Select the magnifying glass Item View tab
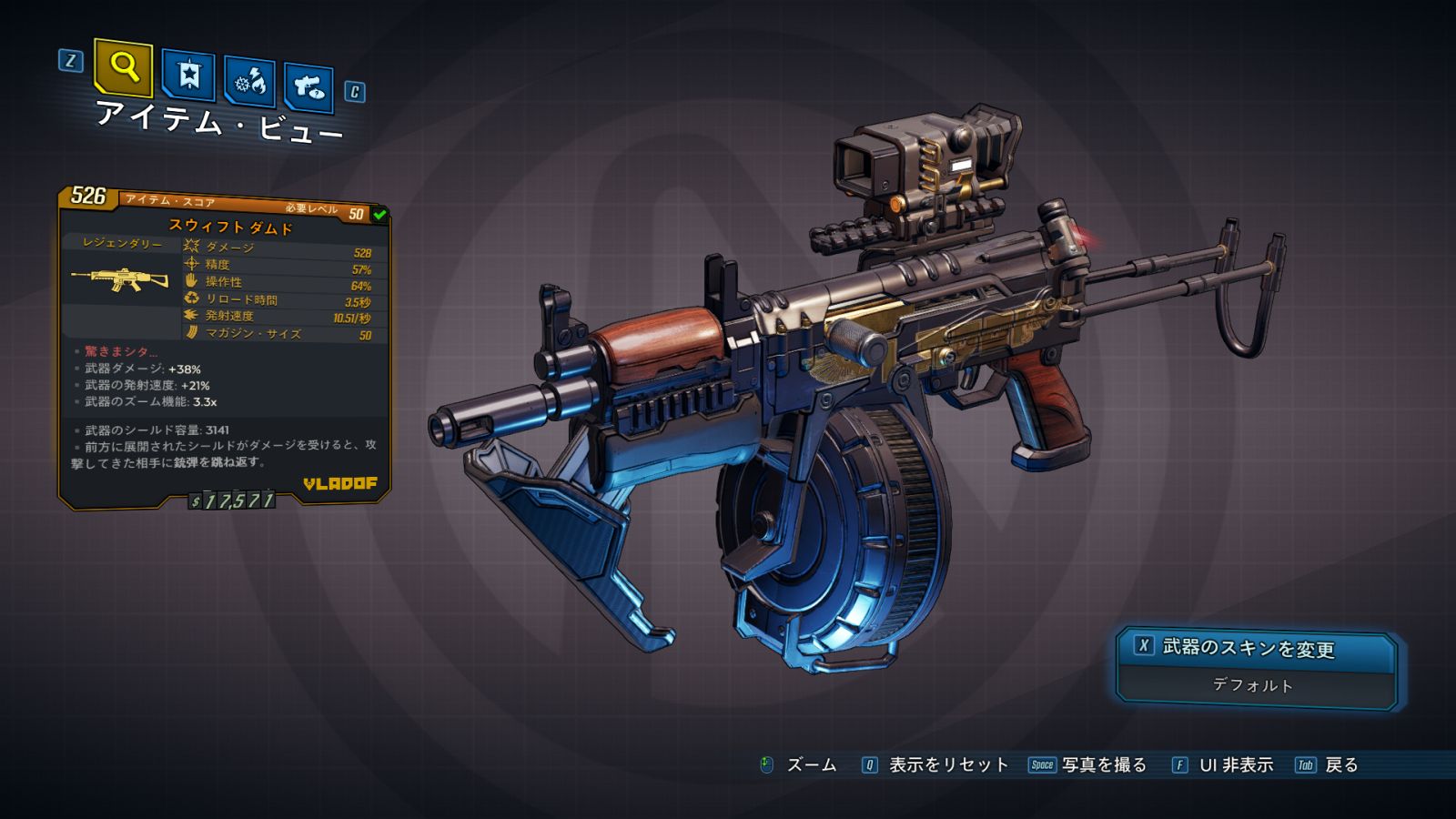This screenshot has height=819, width=1456. [x=123, y=67]
